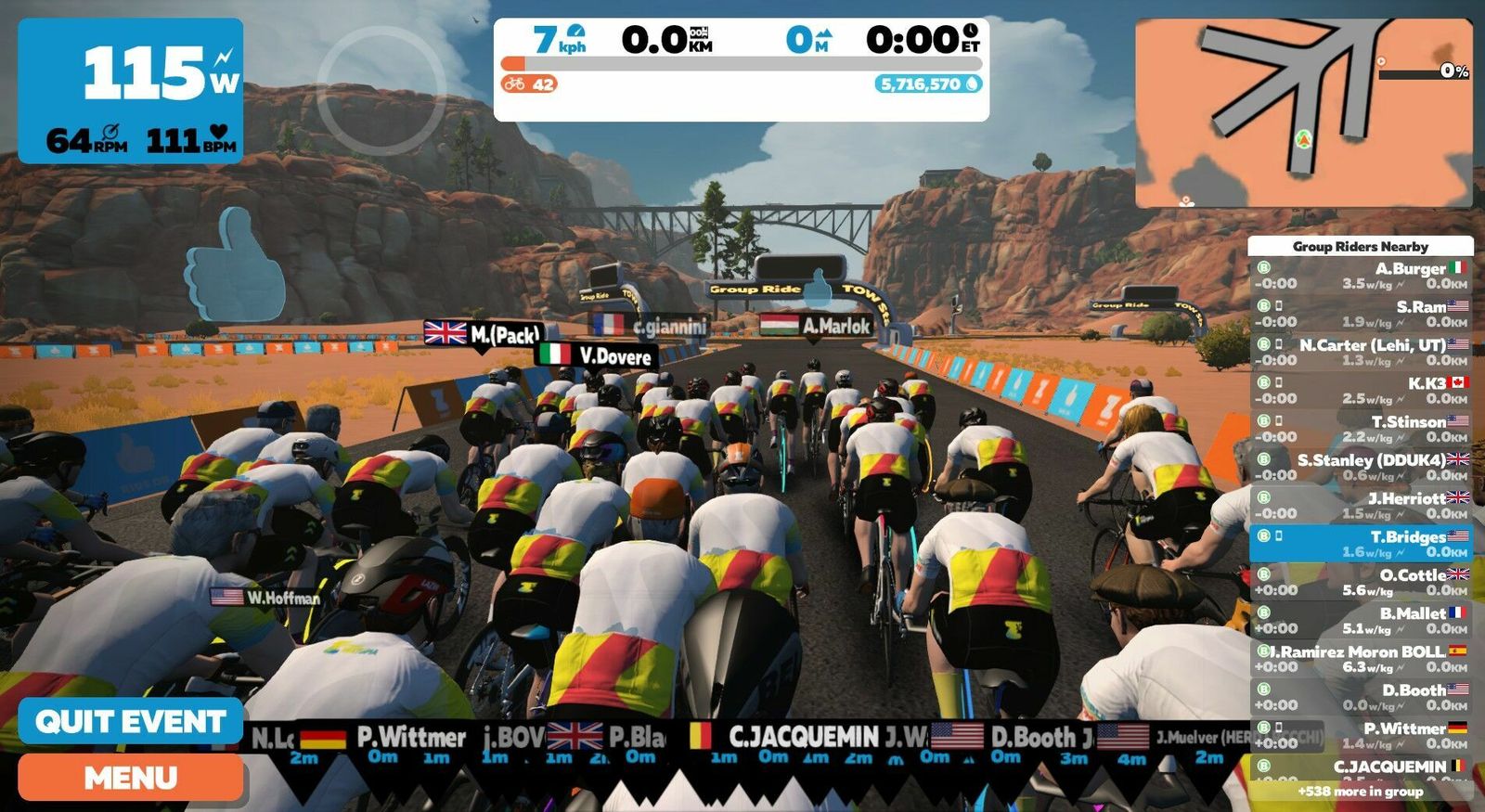
Task: Click the QUIT EVENT button
Action: pyautogui.click(x=131, y=721)
